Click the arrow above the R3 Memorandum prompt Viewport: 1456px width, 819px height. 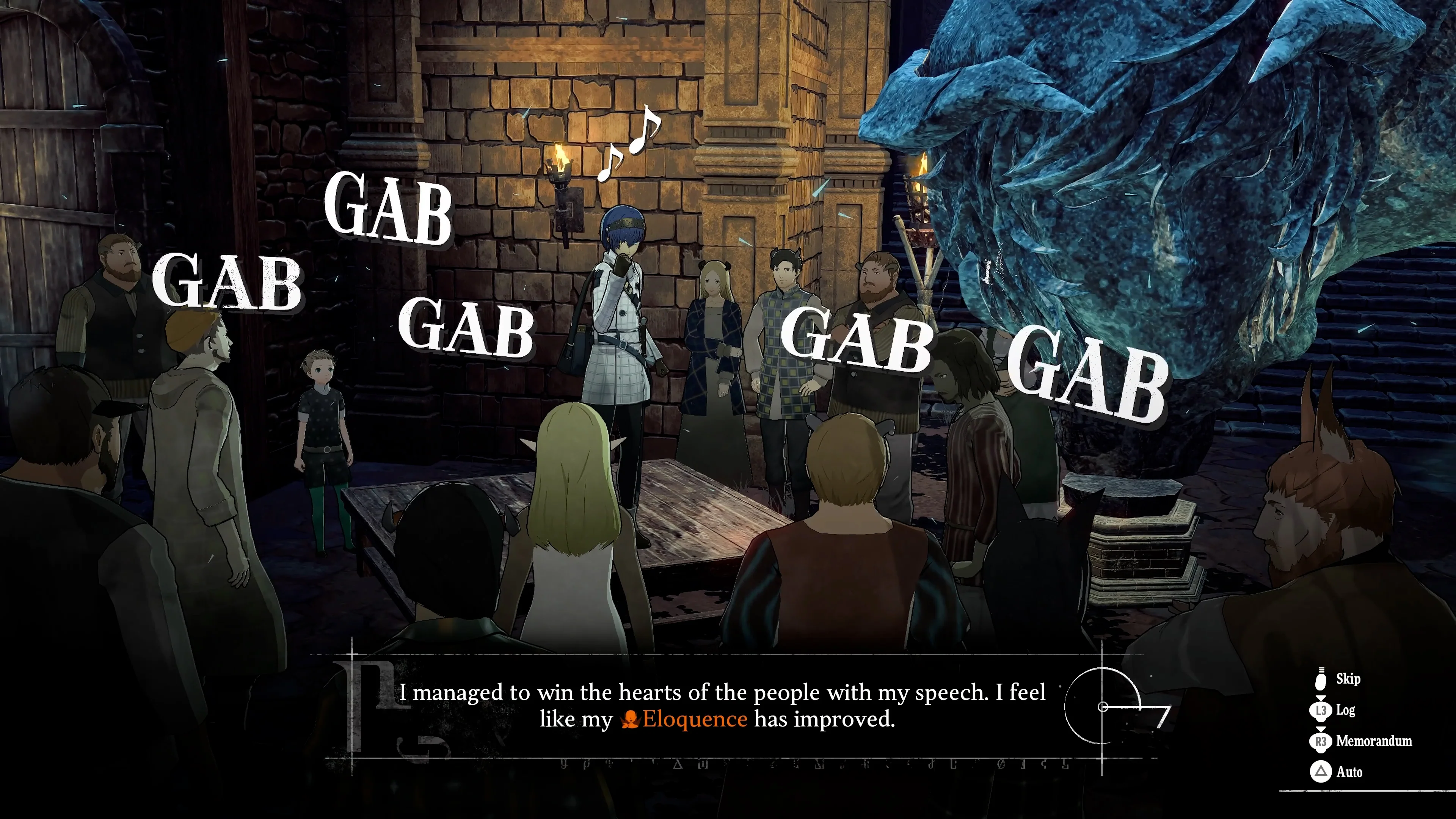click(1321, 728)
